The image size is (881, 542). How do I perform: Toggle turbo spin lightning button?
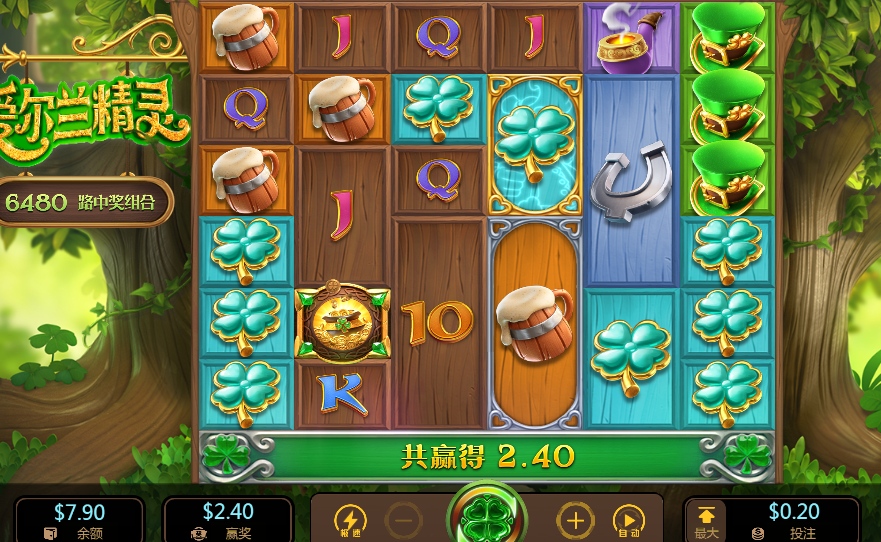350,521
